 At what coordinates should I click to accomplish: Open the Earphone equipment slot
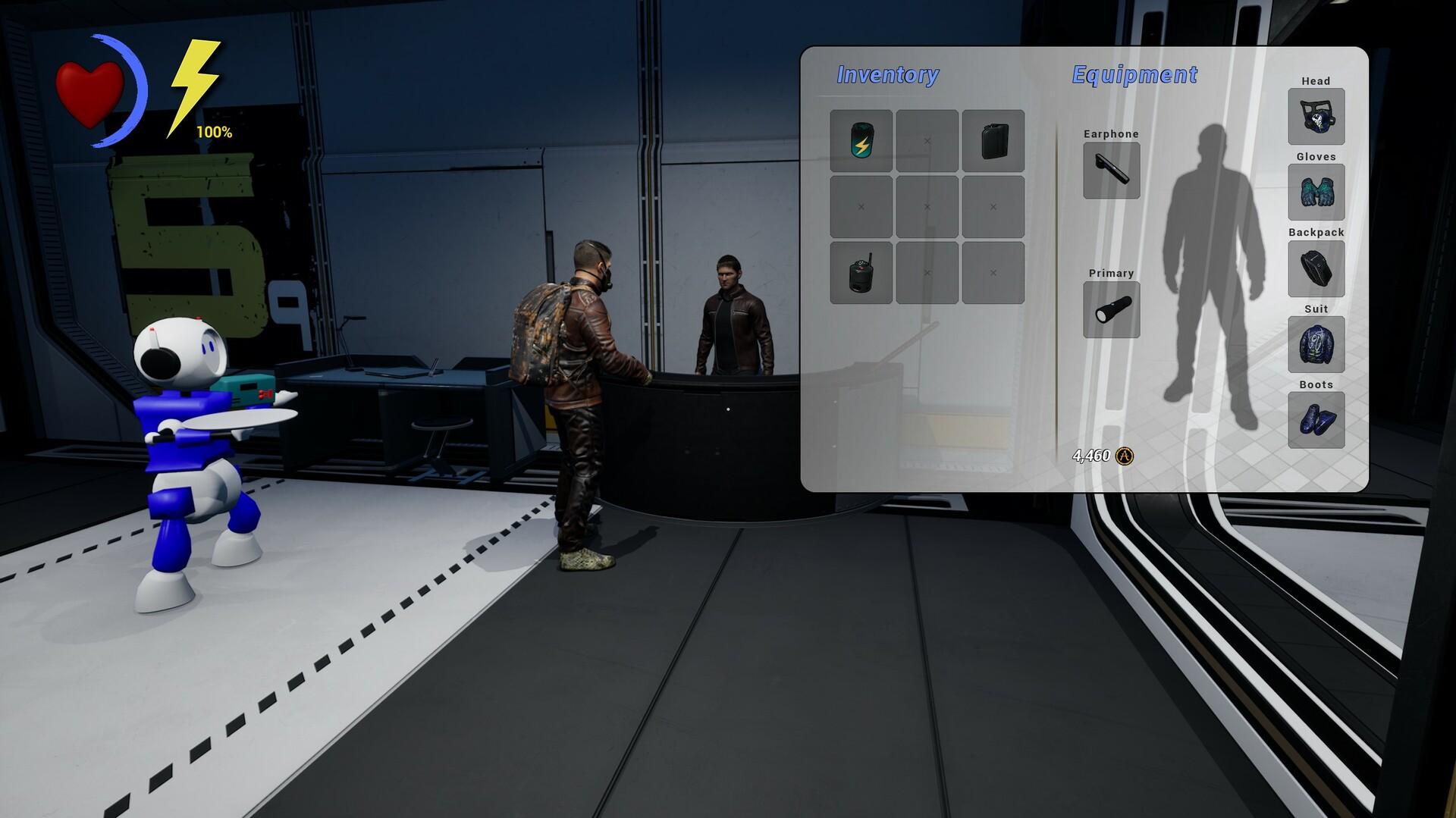pyautogui.click(x=1111, y=171)
